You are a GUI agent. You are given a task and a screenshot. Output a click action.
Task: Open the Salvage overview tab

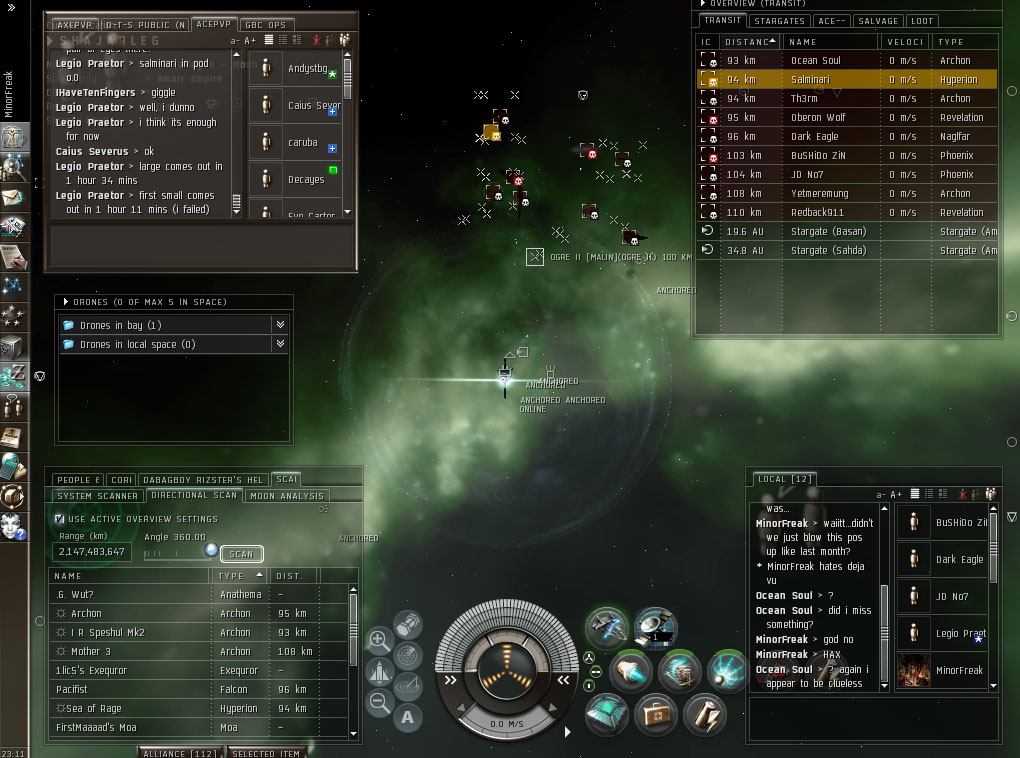879,21
